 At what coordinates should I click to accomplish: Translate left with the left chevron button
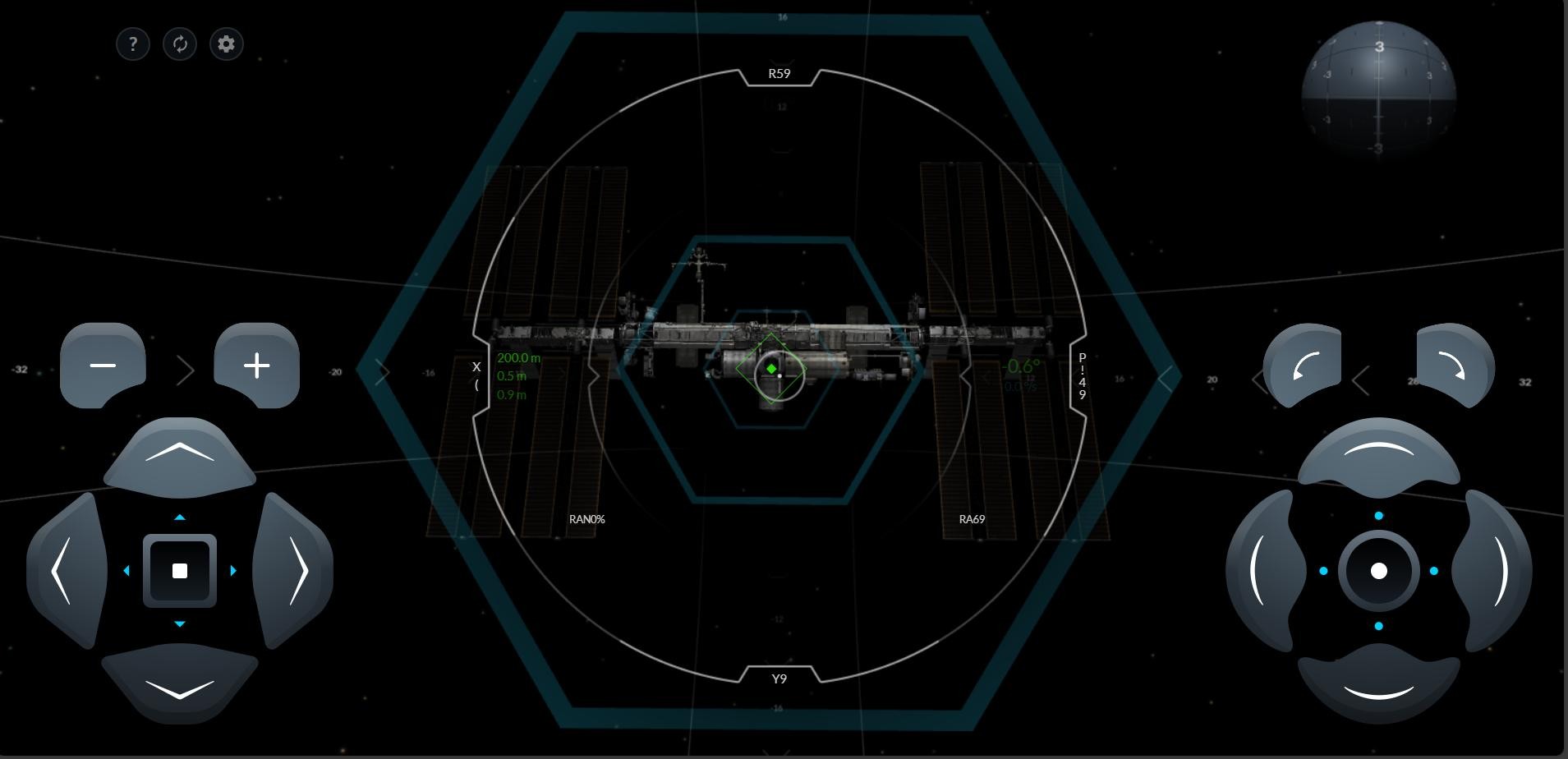pos(66,571)
